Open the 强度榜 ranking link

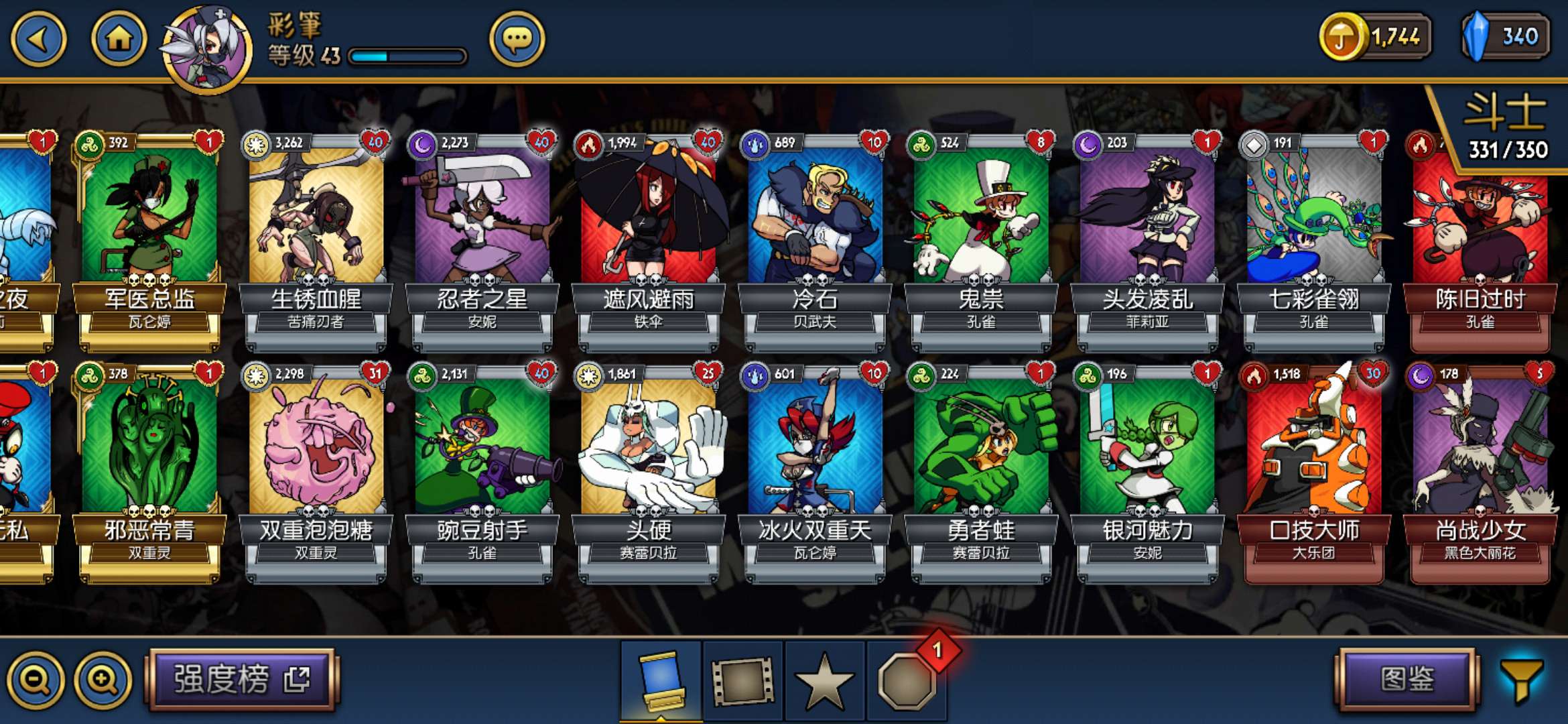click(242, 679)
